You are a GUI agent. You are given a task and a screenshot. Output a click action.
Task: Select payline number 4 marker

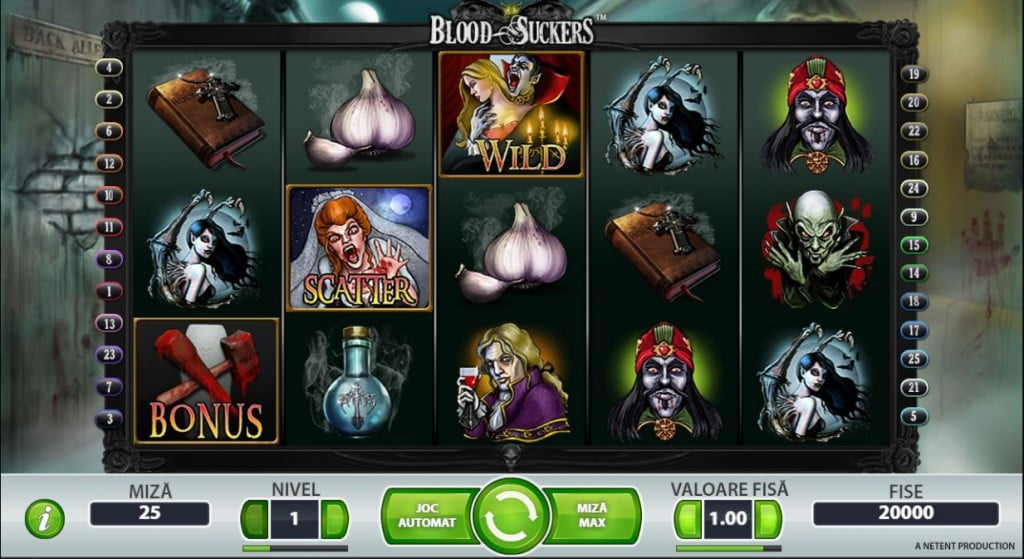click(109, 68)
